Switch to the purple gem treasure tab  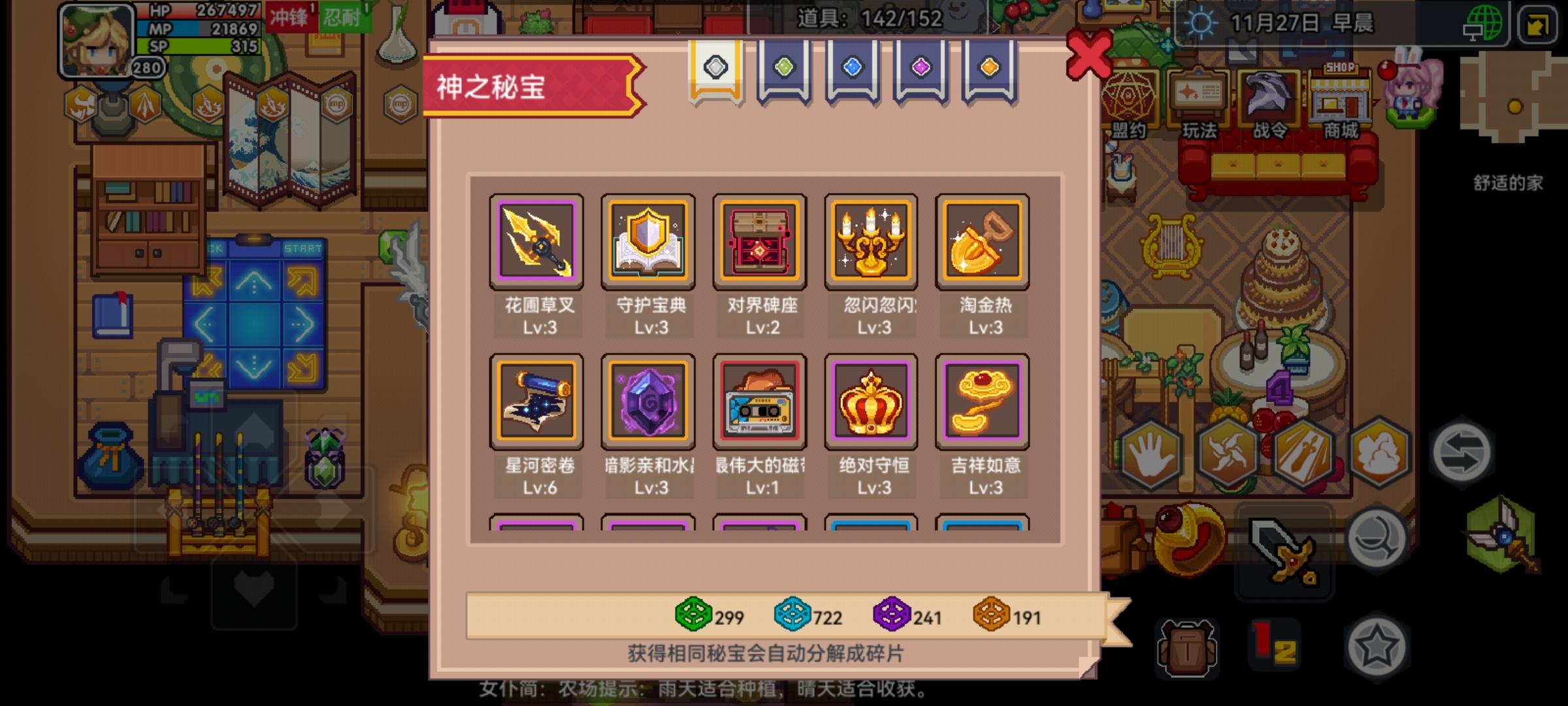(920, 65)
